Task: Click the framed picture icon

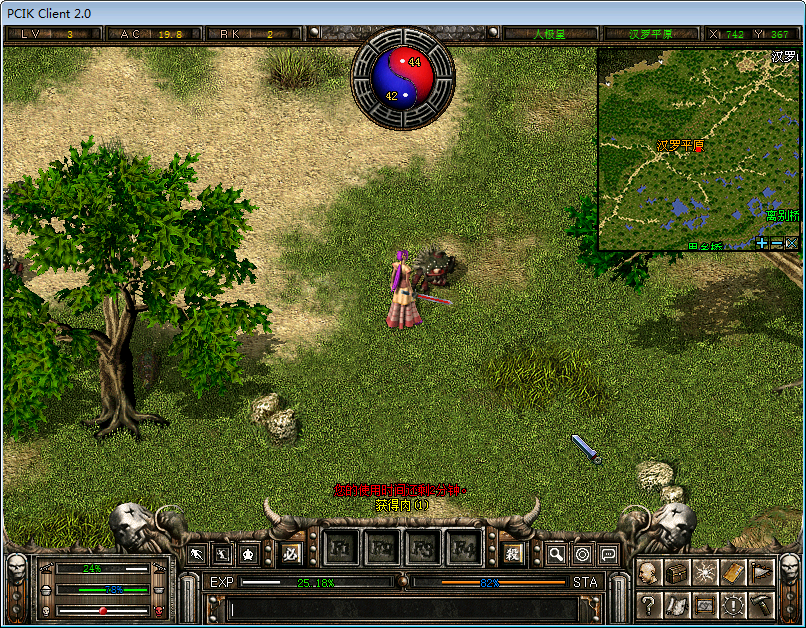Action: (705, 604)
